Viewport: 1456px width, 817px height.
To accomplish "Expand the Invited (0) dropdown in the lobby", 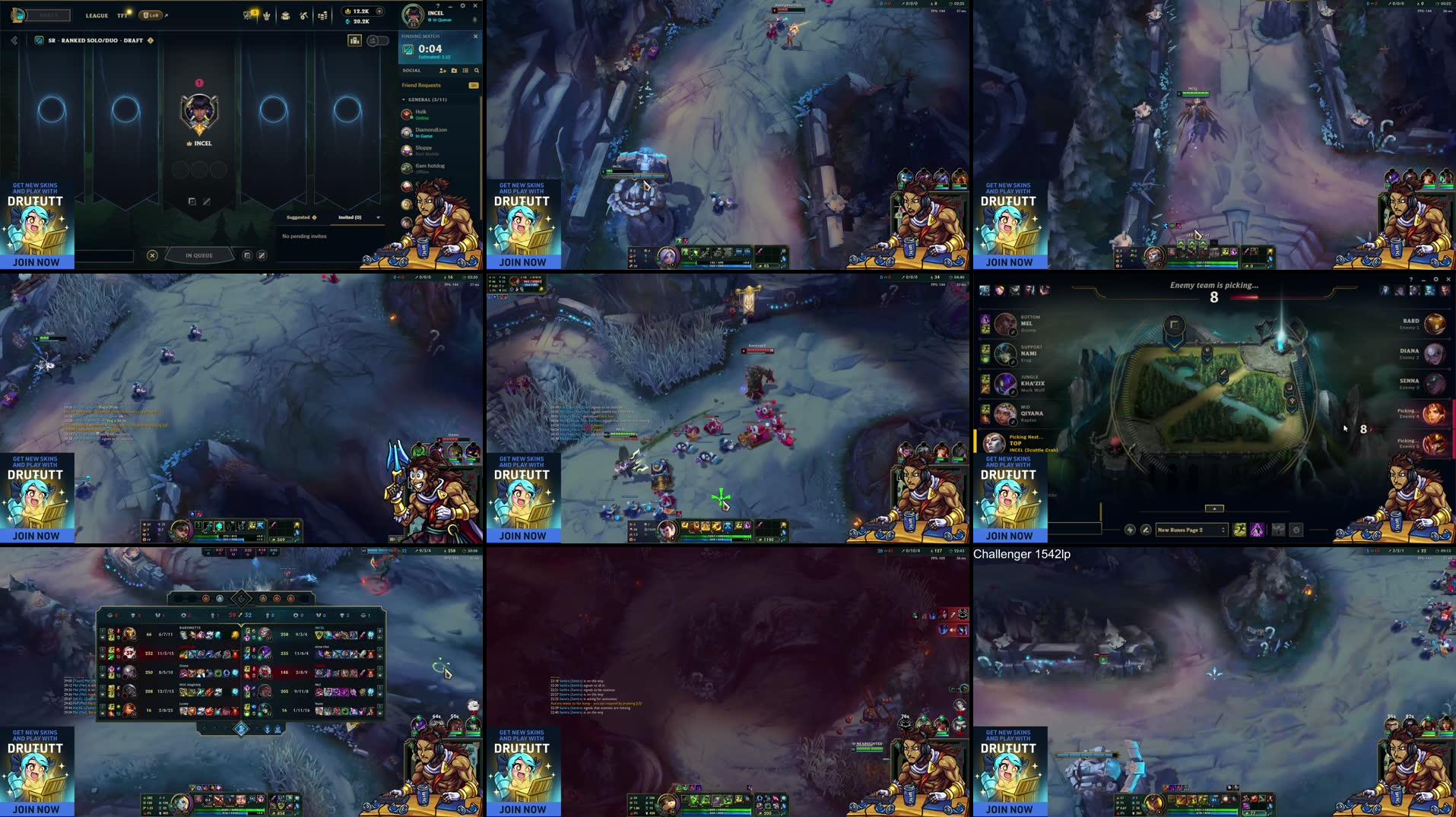I will click(378, 217).
